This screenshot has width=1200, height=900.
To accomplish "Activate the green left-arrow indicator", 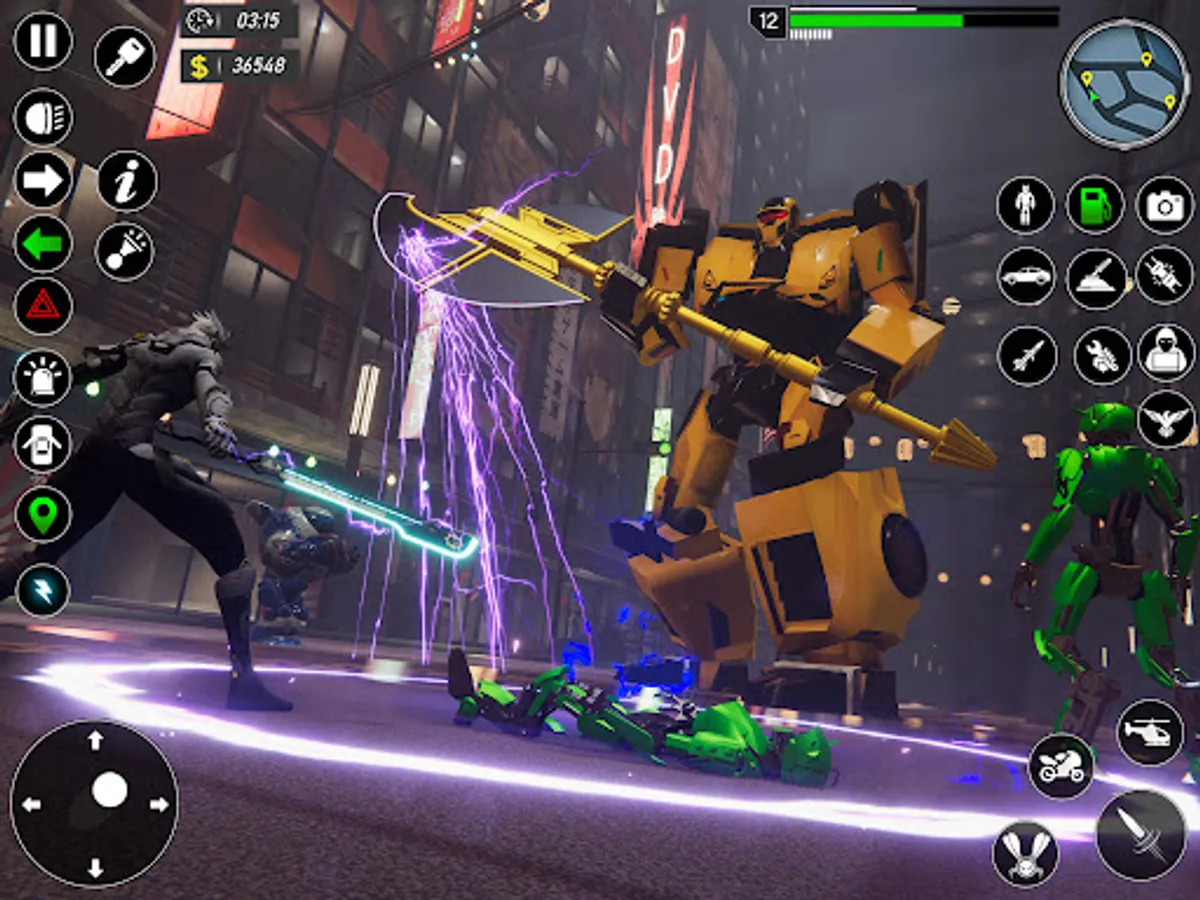I will (x=43, y=244).
